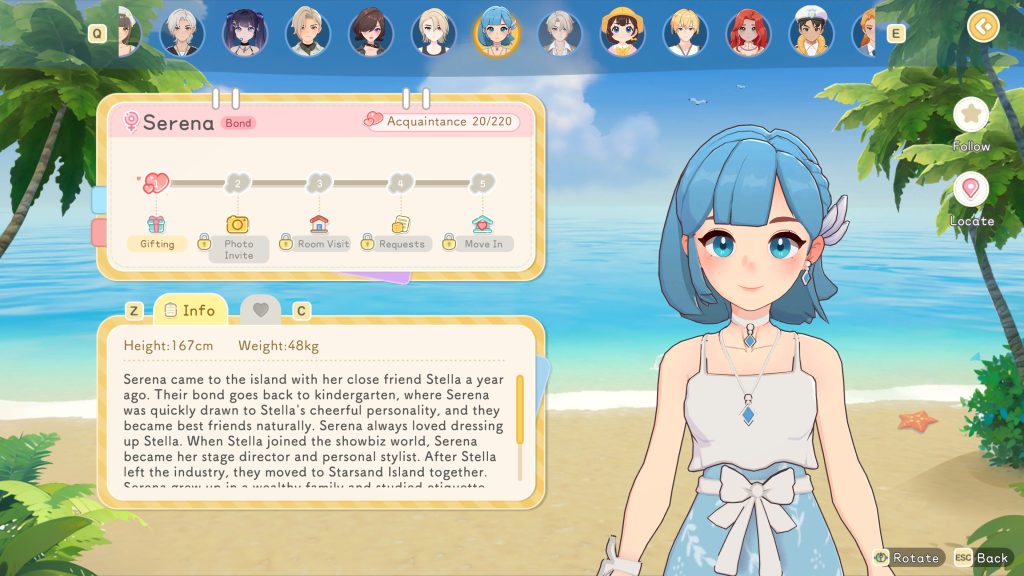This screenshot has height=576, width=1024.
Task: Select the locked Photo Invite option
Action: (x=238, y=238)
